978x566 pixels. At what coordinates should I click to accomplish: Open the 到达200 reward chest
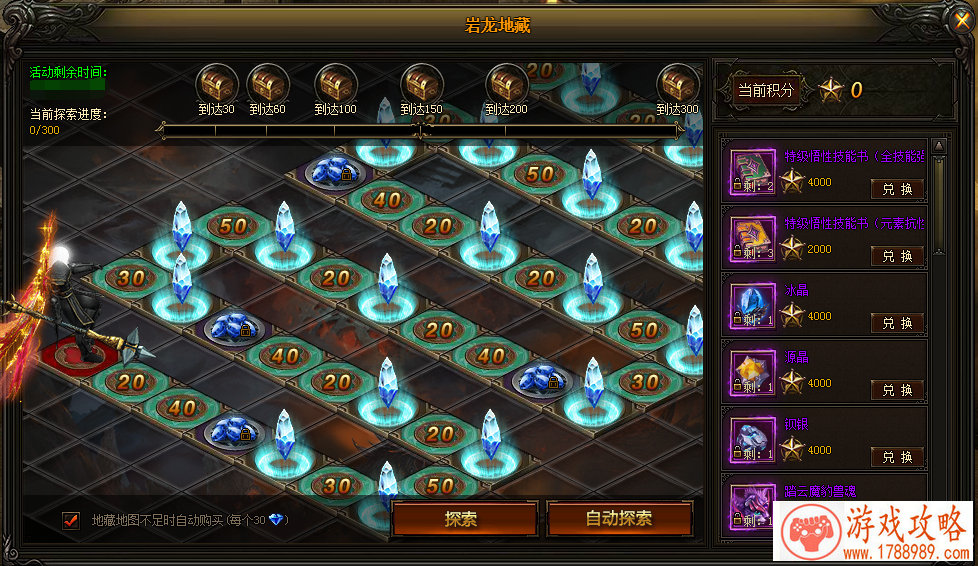click(506, 83)
